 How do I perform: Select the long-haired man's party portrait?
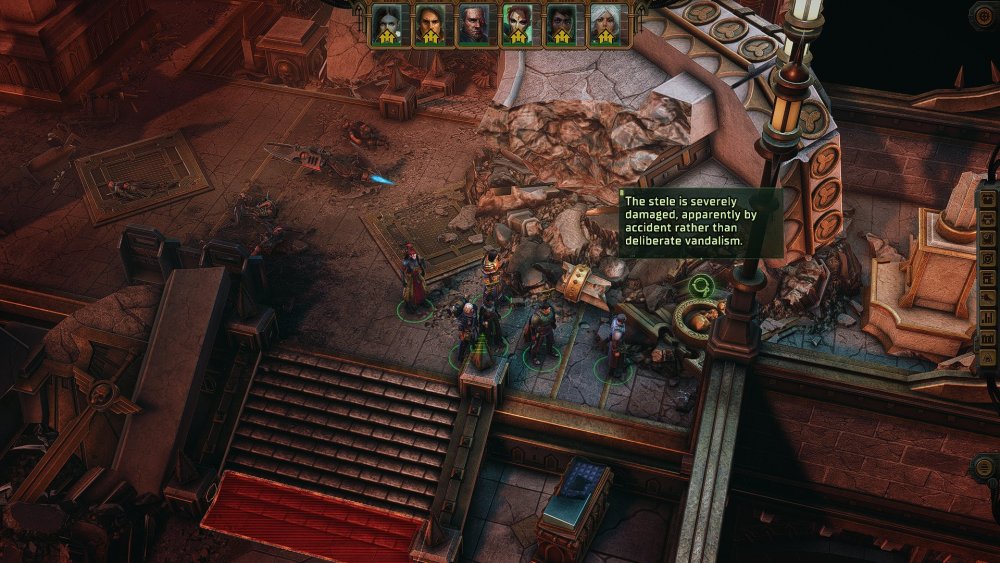click(430, 24)
